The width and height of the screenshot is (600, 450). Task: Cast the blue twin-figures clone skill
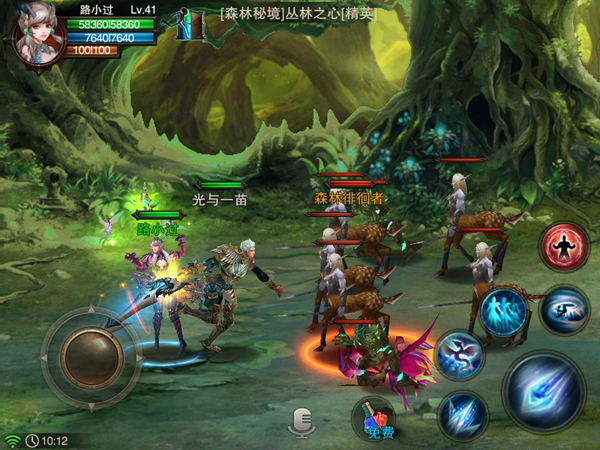(503, 312)
